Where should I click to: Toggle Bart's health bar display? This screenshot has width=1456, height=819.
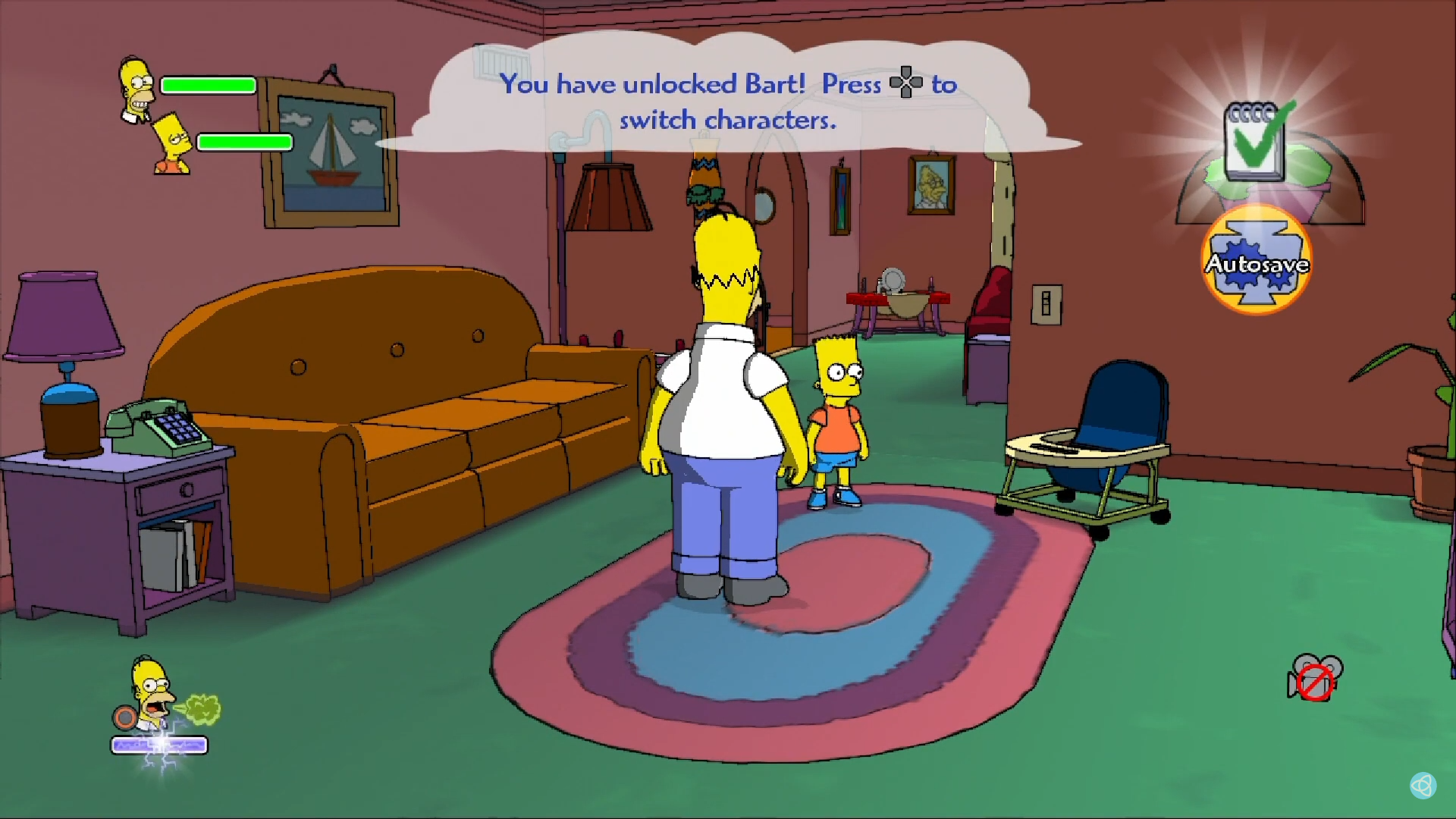tap(244, 142)
